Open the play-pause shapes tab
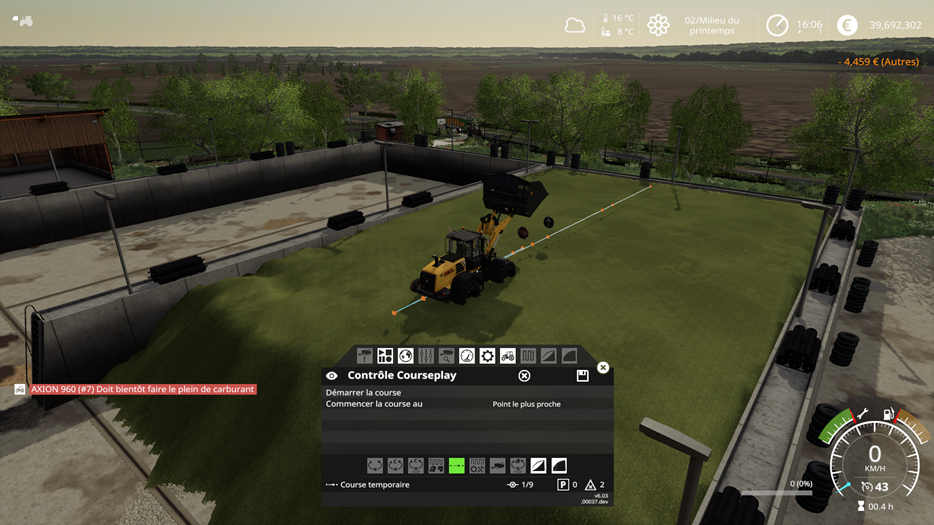The height and width of the screenshot is (525, 934). 385,356
